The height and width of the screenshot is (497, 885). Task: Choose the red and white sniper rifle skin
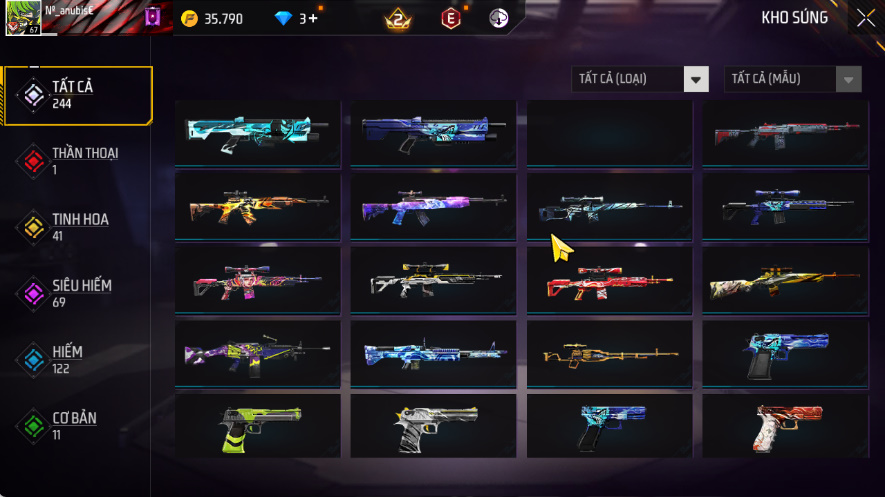pos(609,280)
